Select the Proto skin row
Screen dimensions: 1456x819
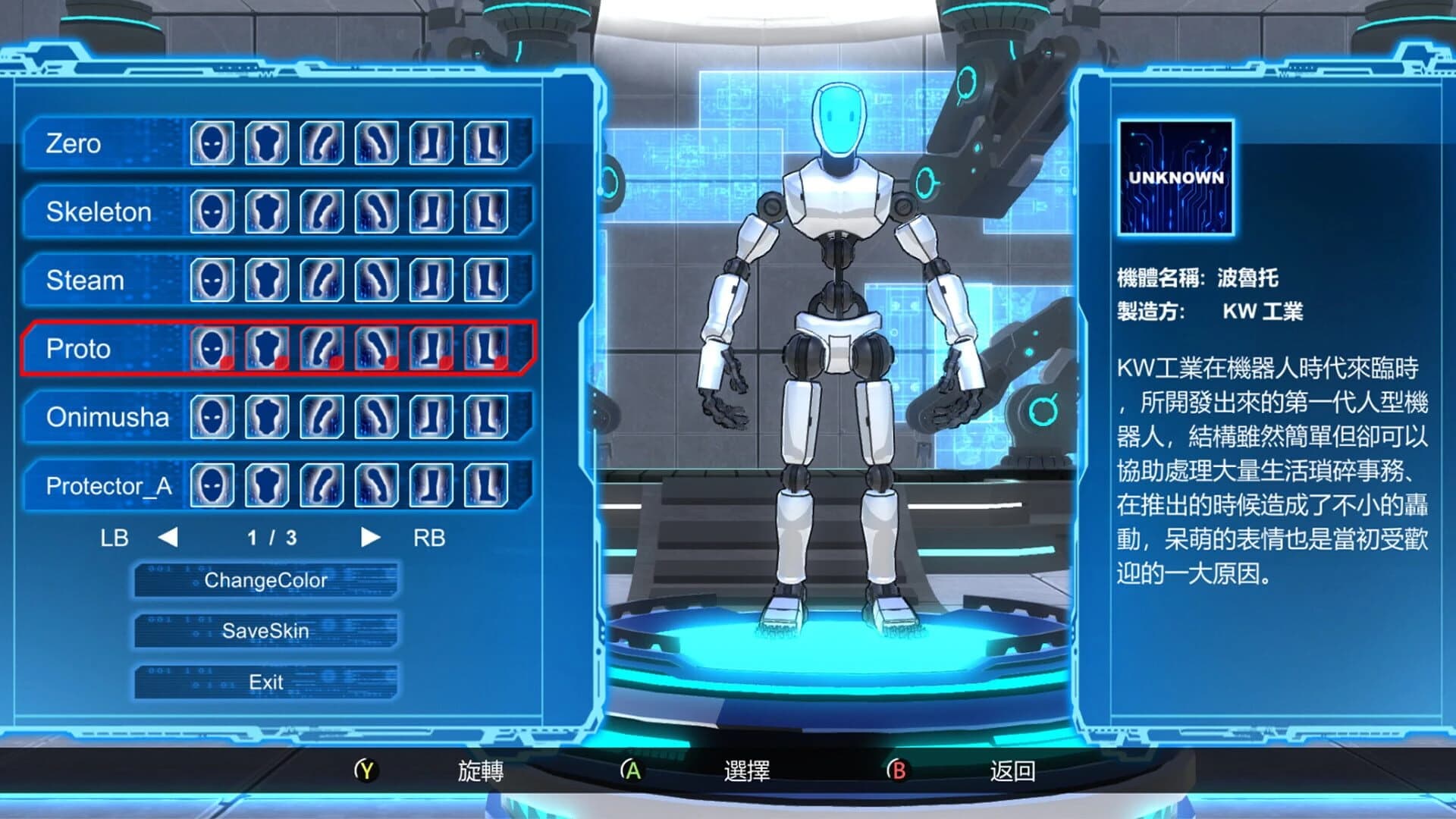click(78, 349)
